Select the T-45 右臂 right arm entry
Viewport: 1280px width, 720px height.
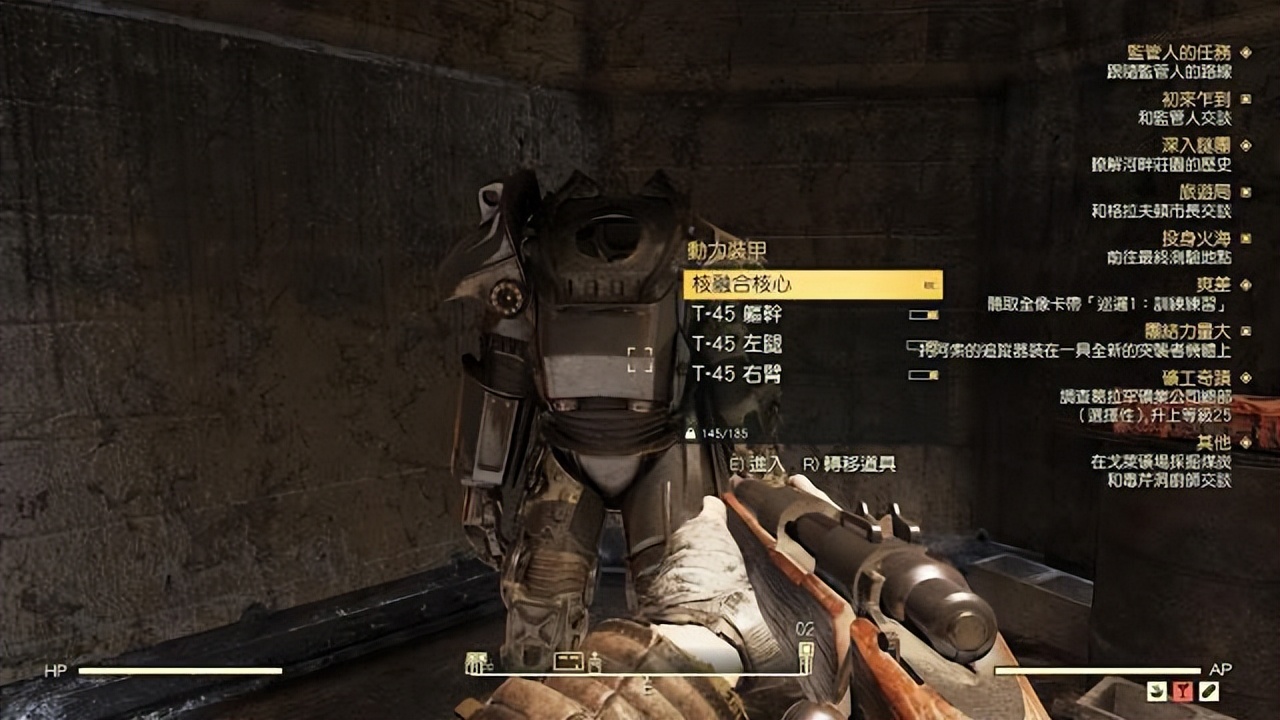737,374
